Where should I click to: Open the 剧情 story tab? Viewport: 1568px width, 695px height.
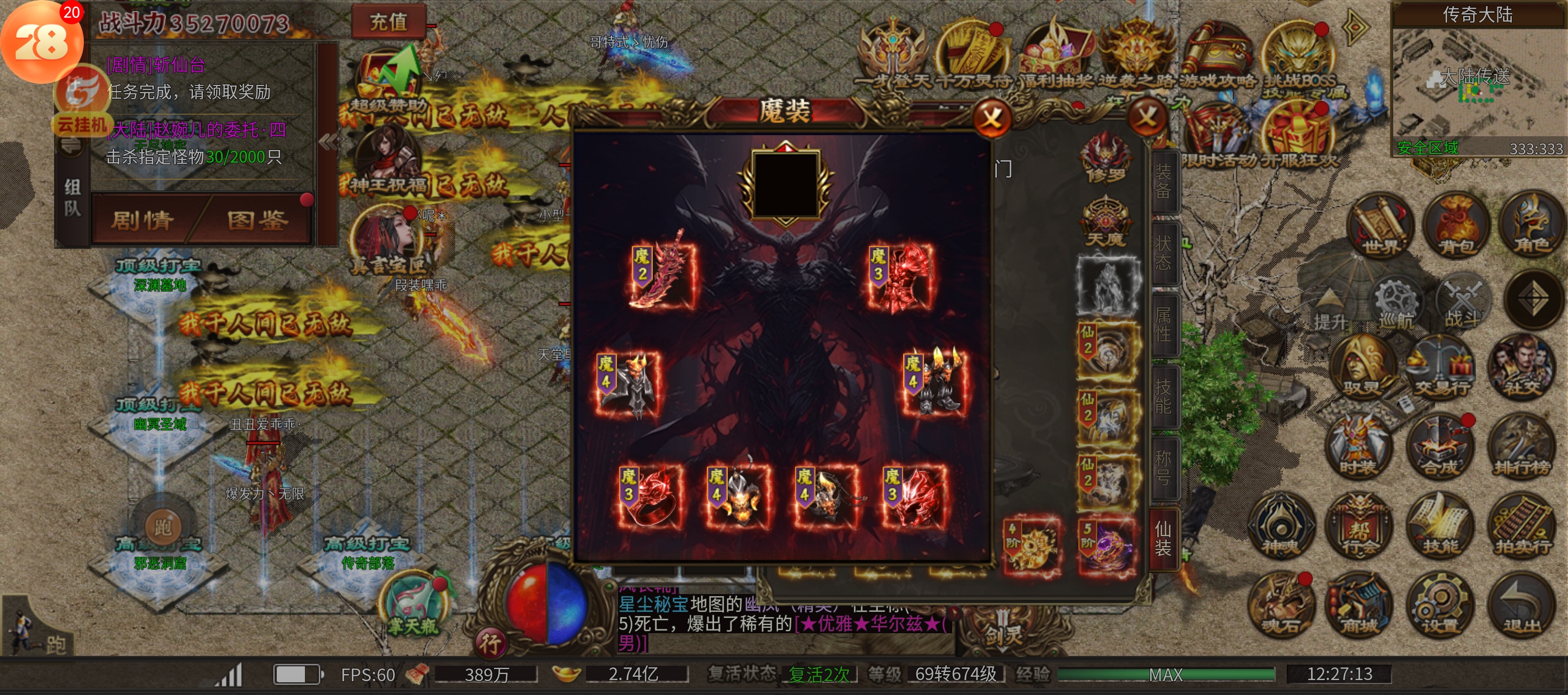click(x=143, y=221)
